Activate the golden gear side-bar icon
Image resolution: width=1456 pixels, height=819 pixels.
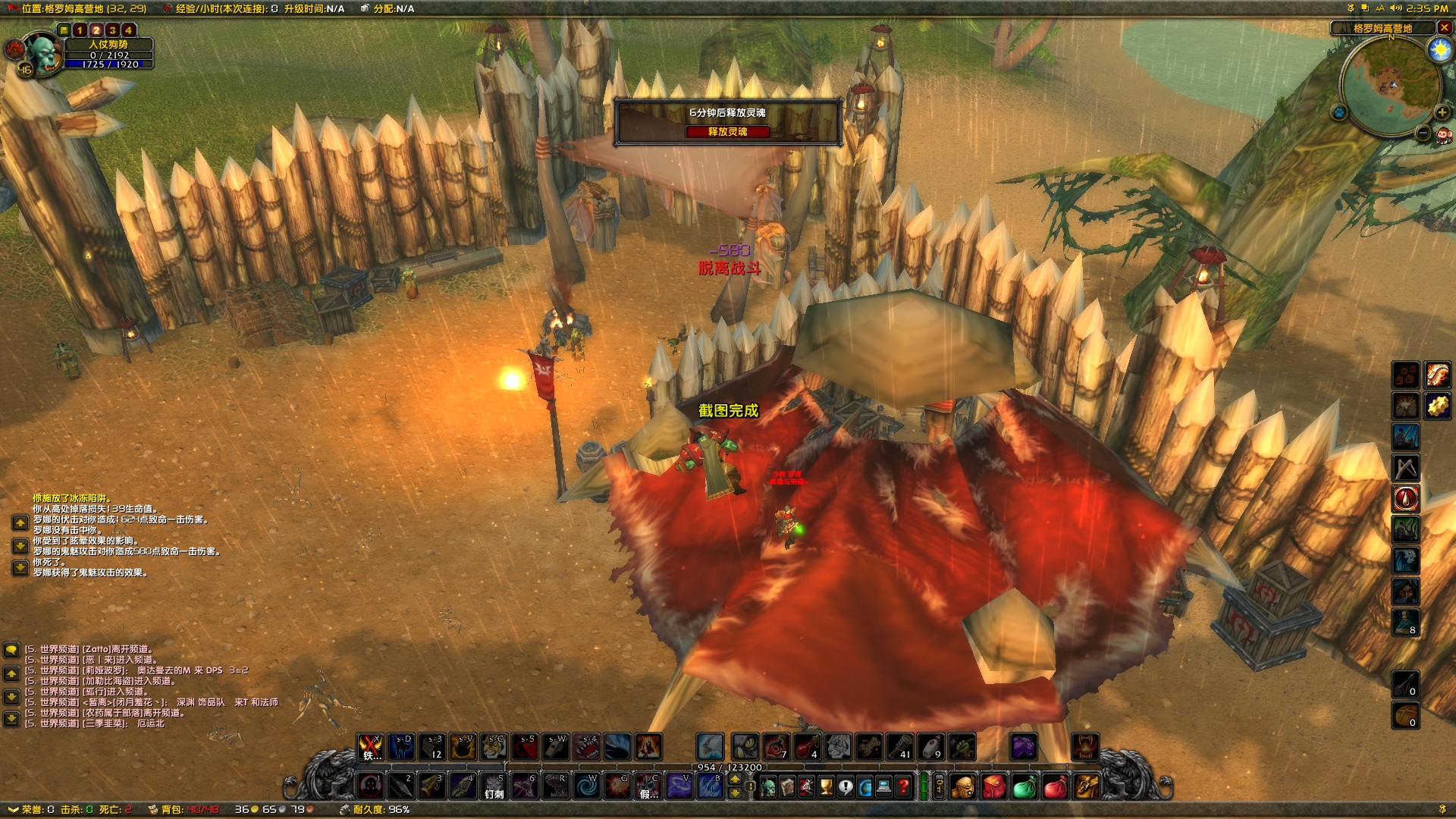[1437, 406]
